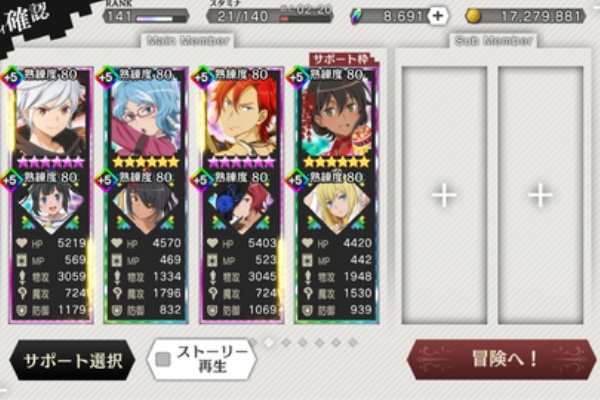
Task: Add gems with the plus button
Action: pyautogui.click(x=438, y=16)
